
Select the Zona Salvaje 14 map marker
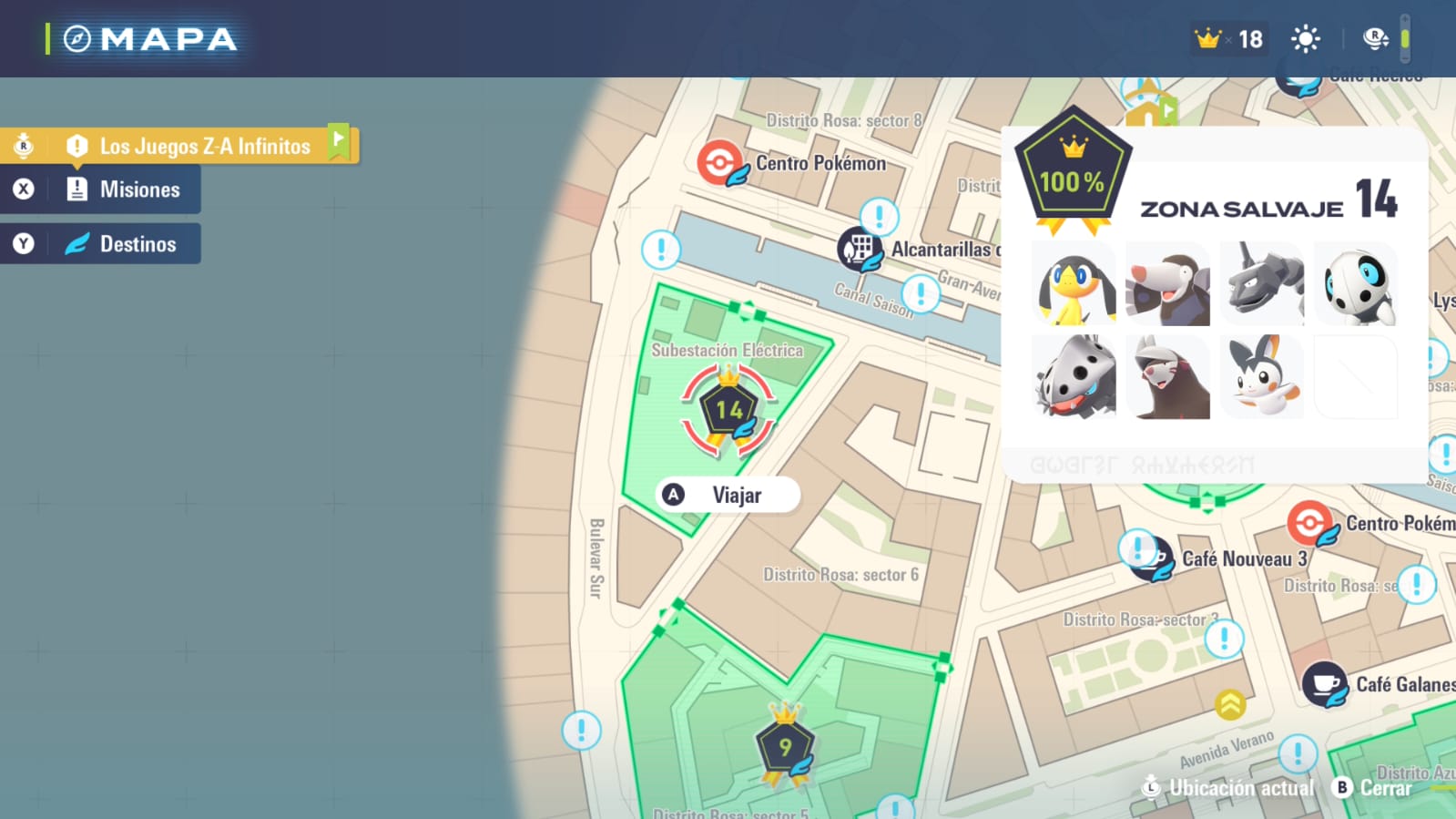coord(728,411)
